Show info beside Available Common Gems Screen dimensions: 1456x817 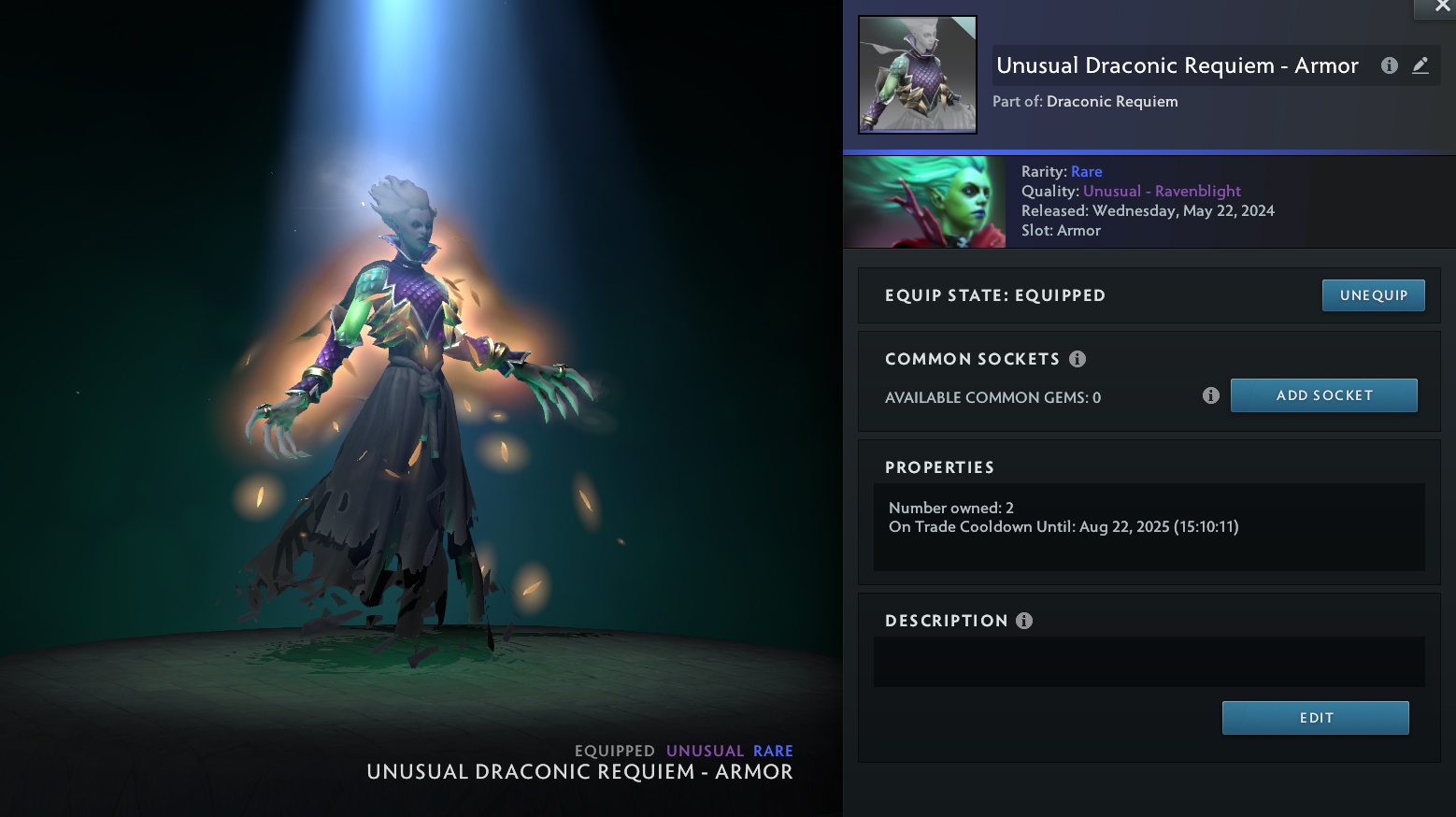coord(1211,395)
